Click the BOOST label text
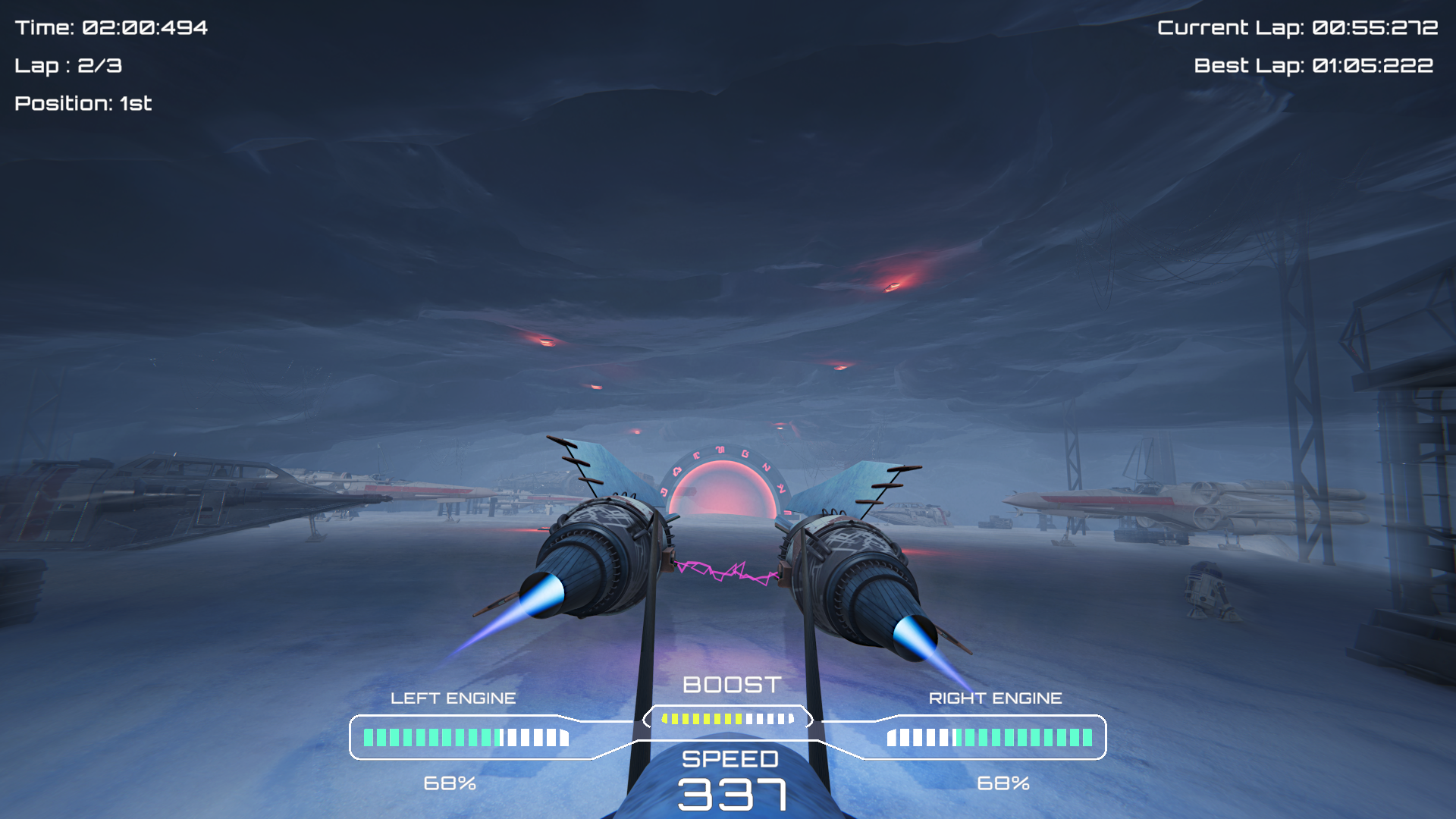The height and width of the screenshot is (819, 1456). tap(730, 685)
